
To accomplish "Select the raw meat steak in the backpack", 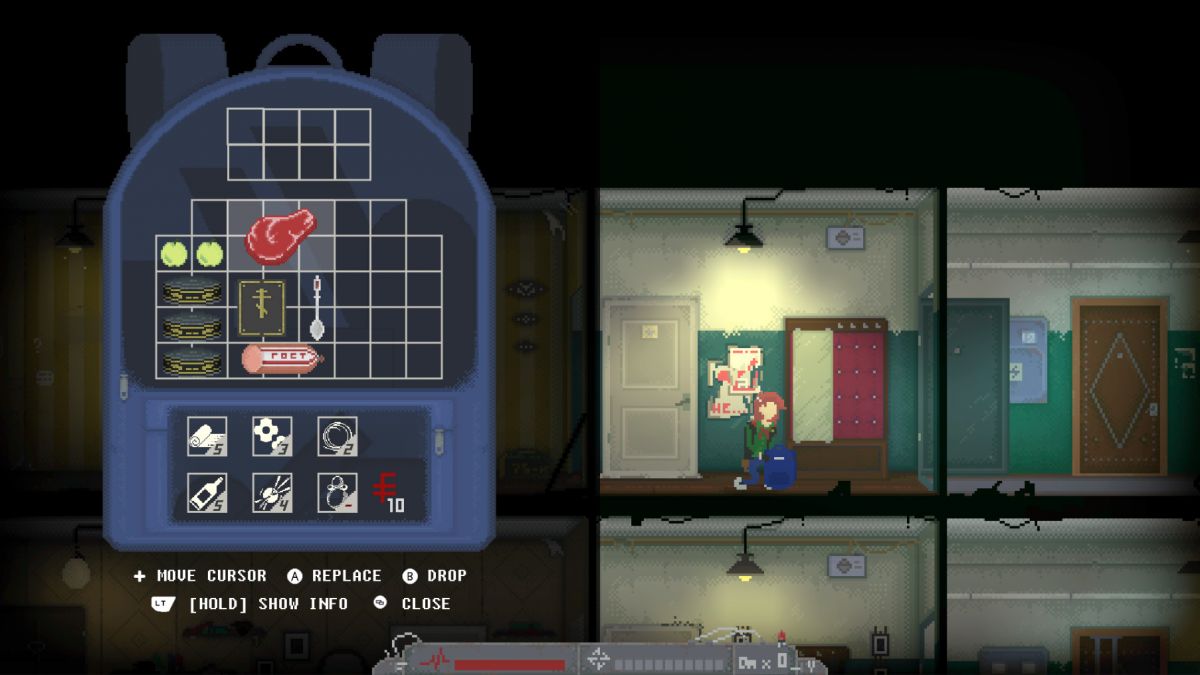I will [280, 235].
